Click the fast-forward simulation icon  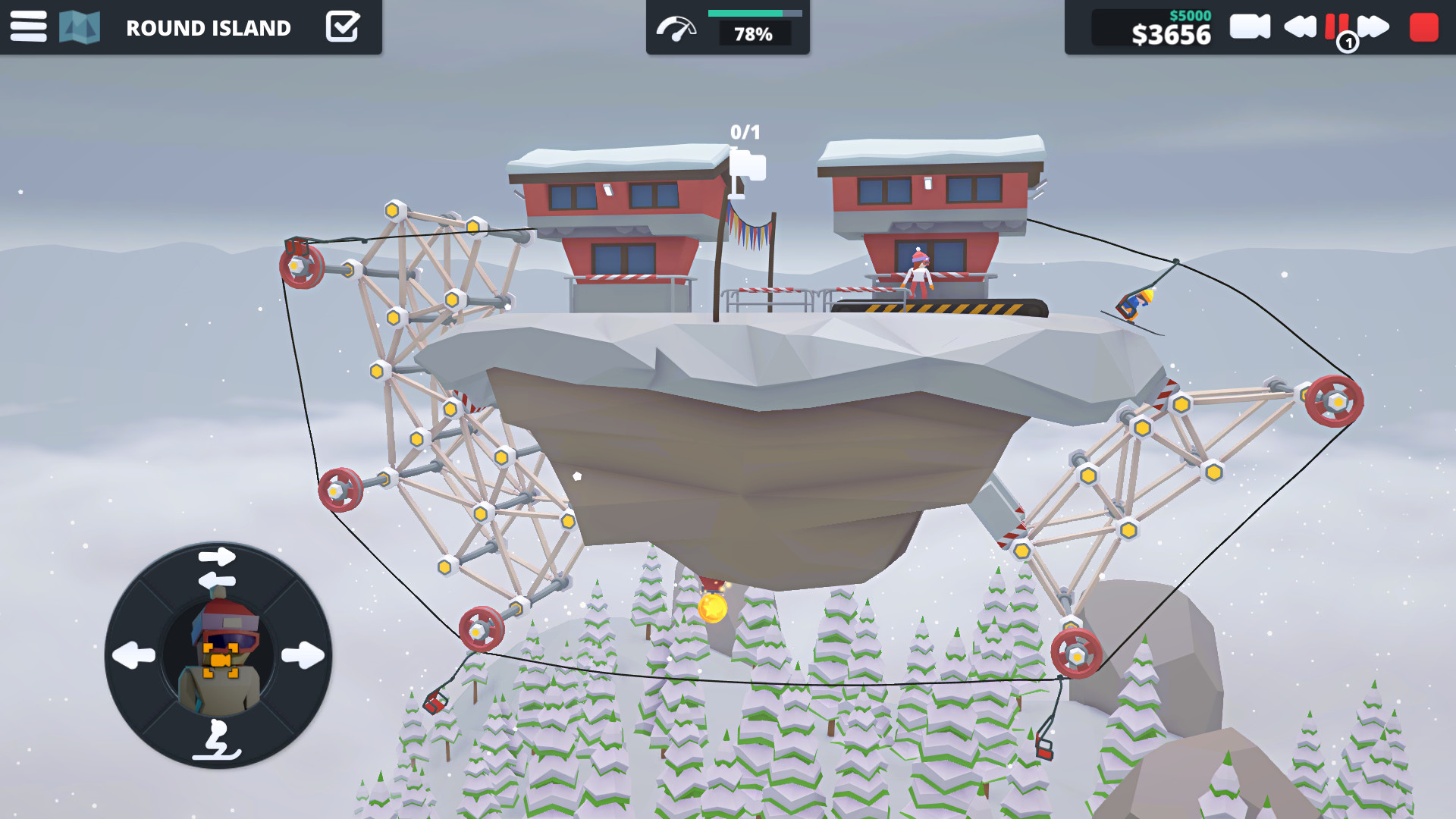click(1374, 27)
